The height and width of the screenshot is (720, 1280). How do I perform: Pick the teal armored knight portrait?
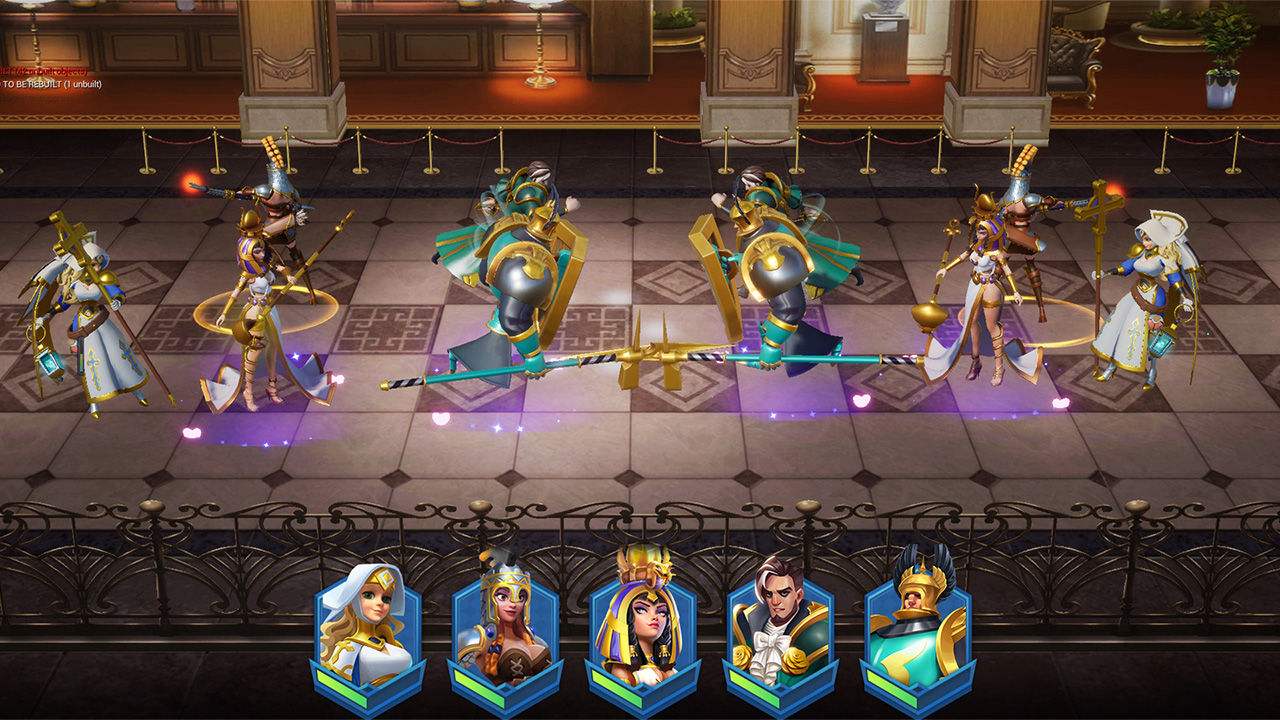tap(917, 625)
